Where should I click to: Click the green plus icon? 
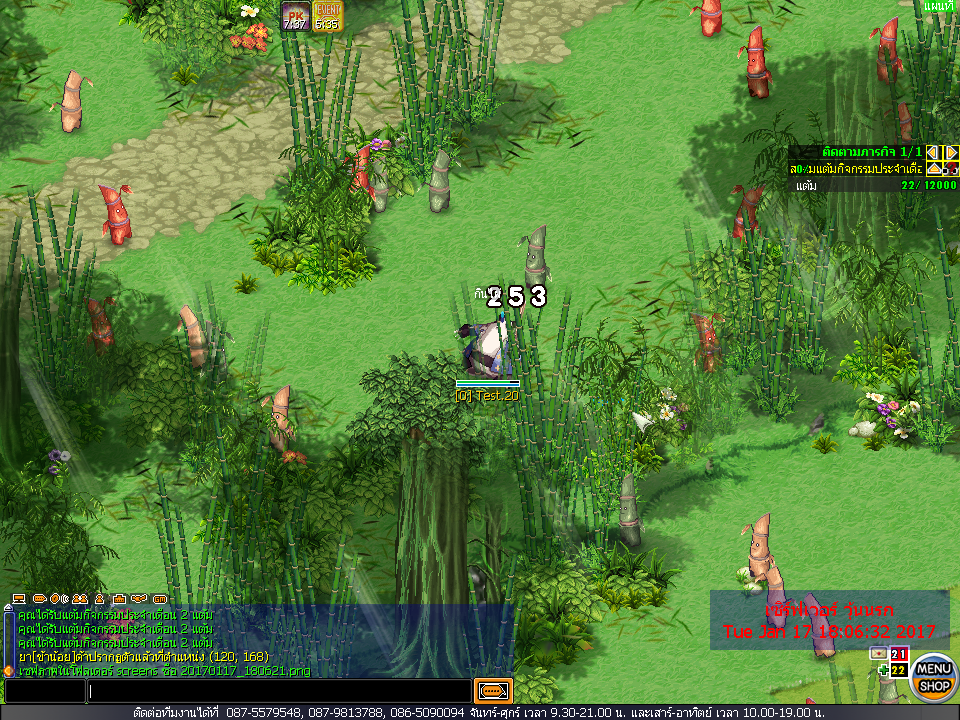pyautogui.click(x=883, y=670)
